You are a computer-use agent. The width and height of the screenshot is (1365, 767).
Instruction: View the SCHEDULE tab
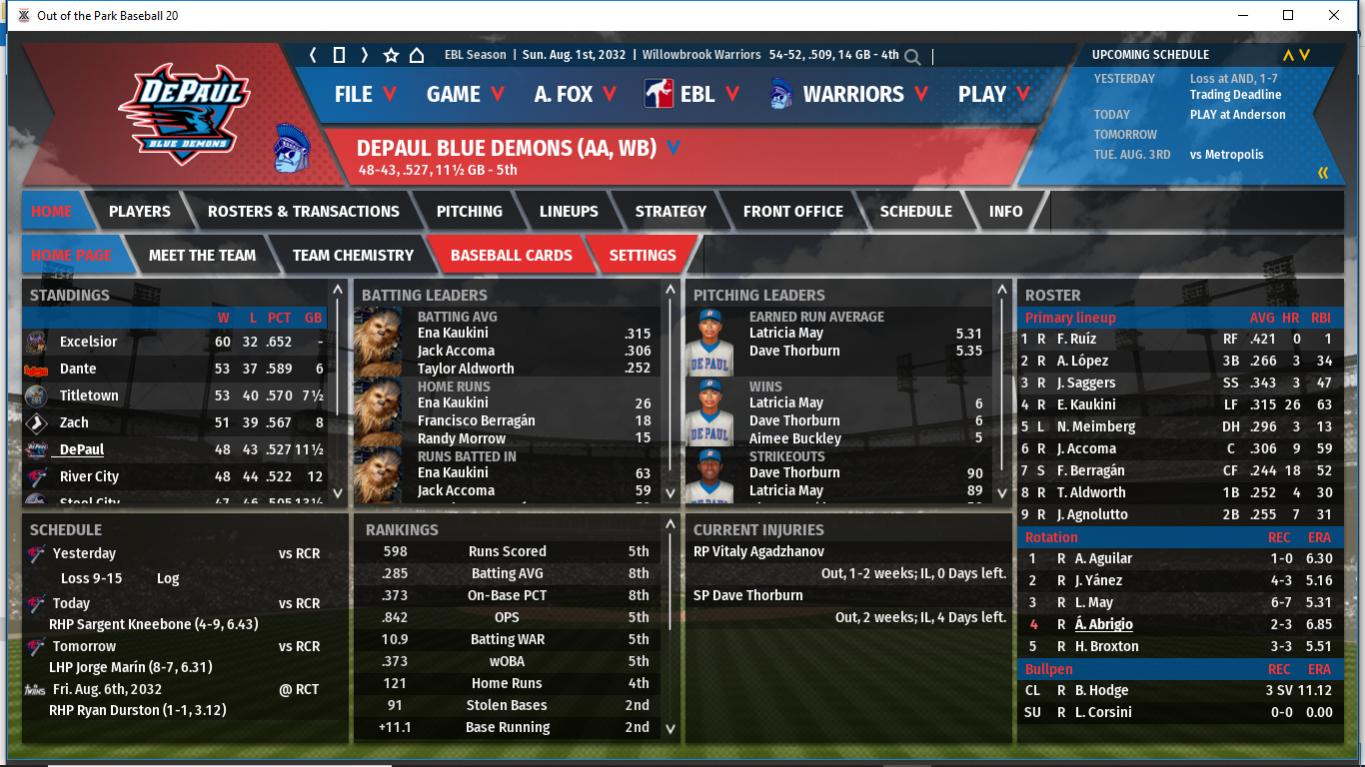pos(915,211)
